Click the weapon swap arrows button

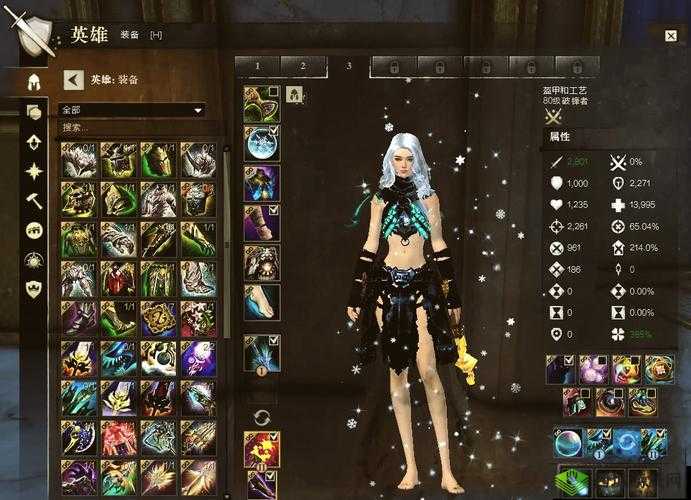click(x=262, y=417)
